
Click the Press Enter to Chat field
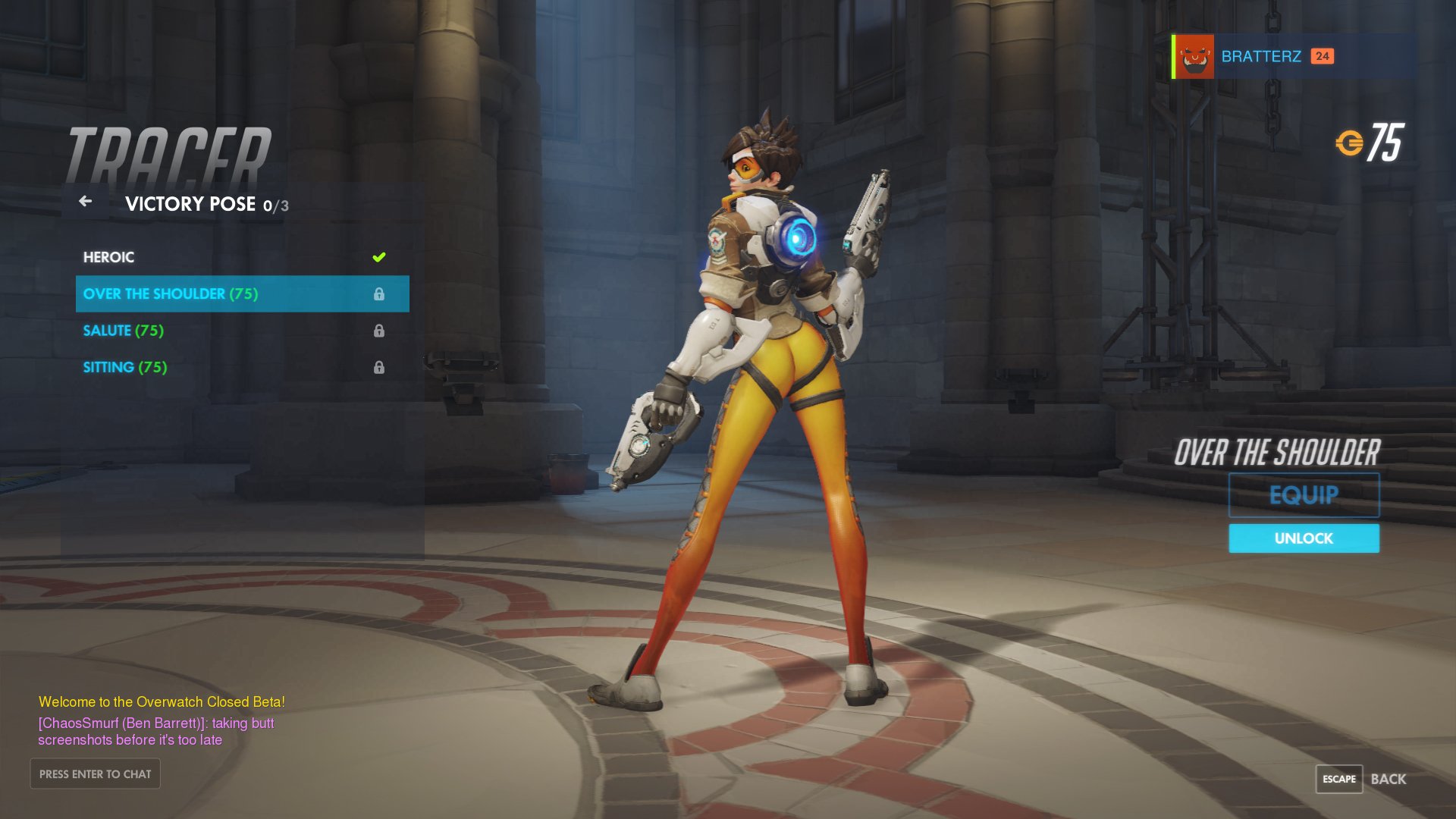click(x=95, y=773)
